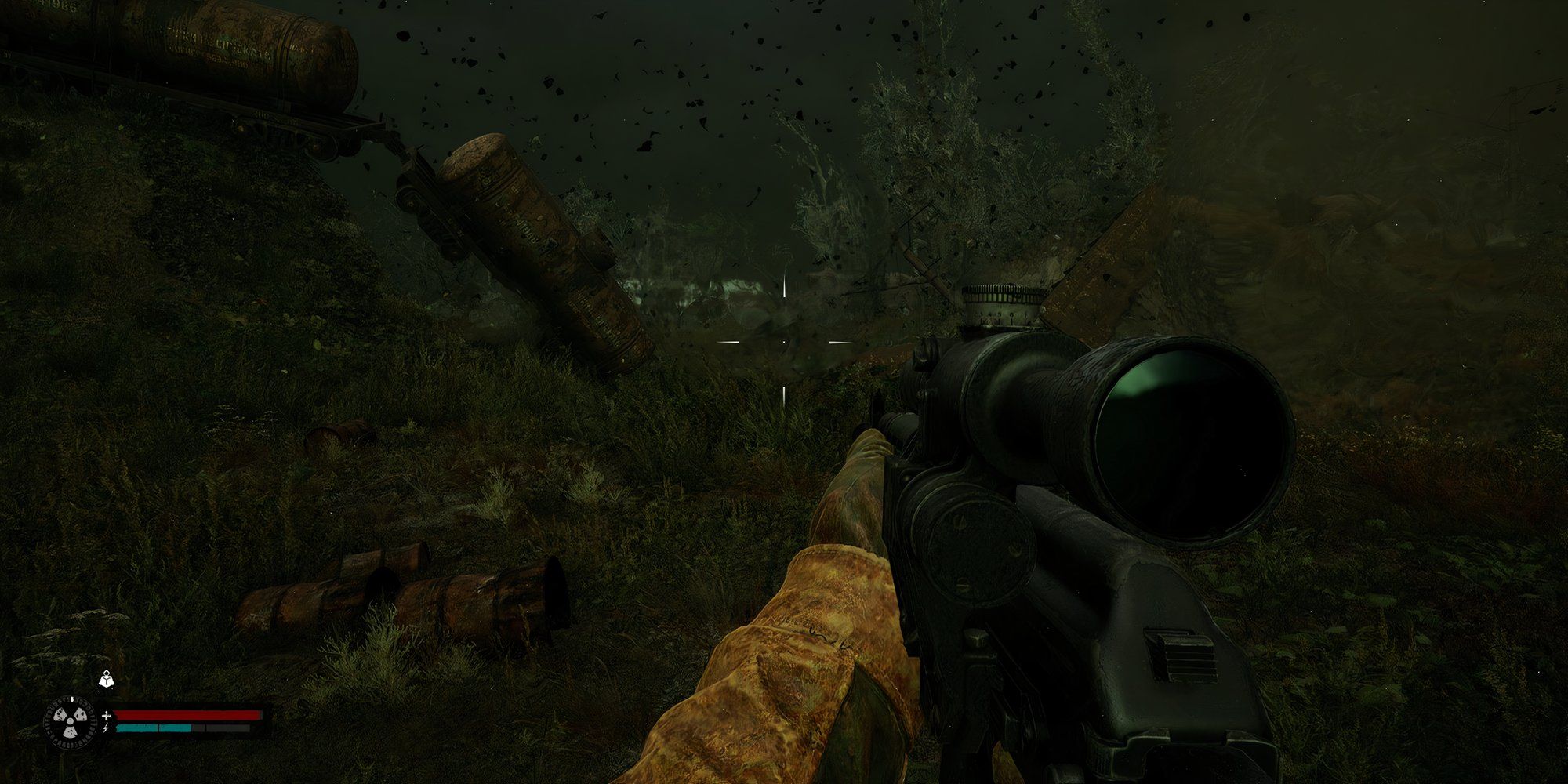Click the stamina lightning bolt icon
Screen dimensions: 1568x784
[x=106, y=728]
